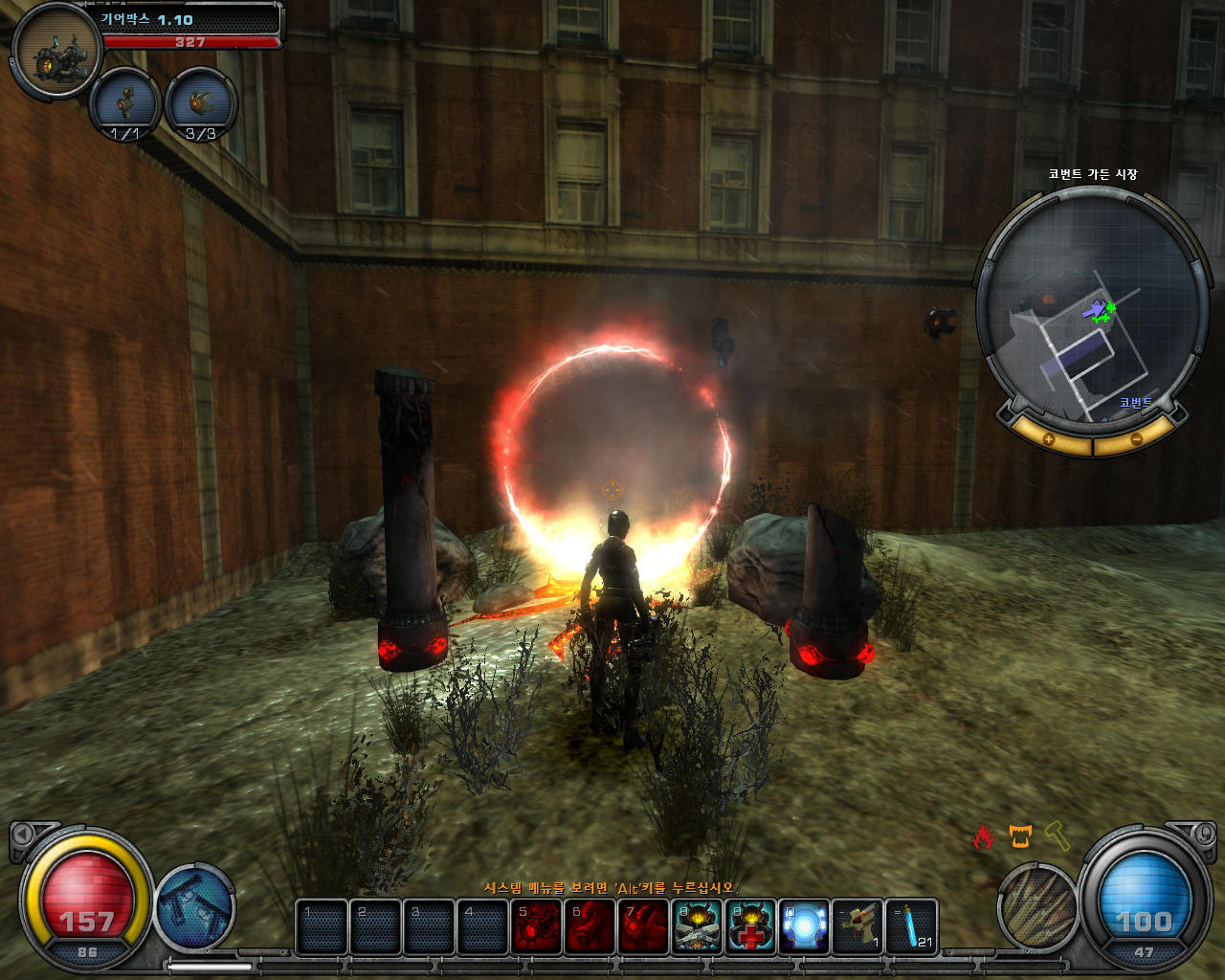Click the weapon swap icon beside health orb
The height and width of the screenshot is (980, 1225).
pos(195,905)
